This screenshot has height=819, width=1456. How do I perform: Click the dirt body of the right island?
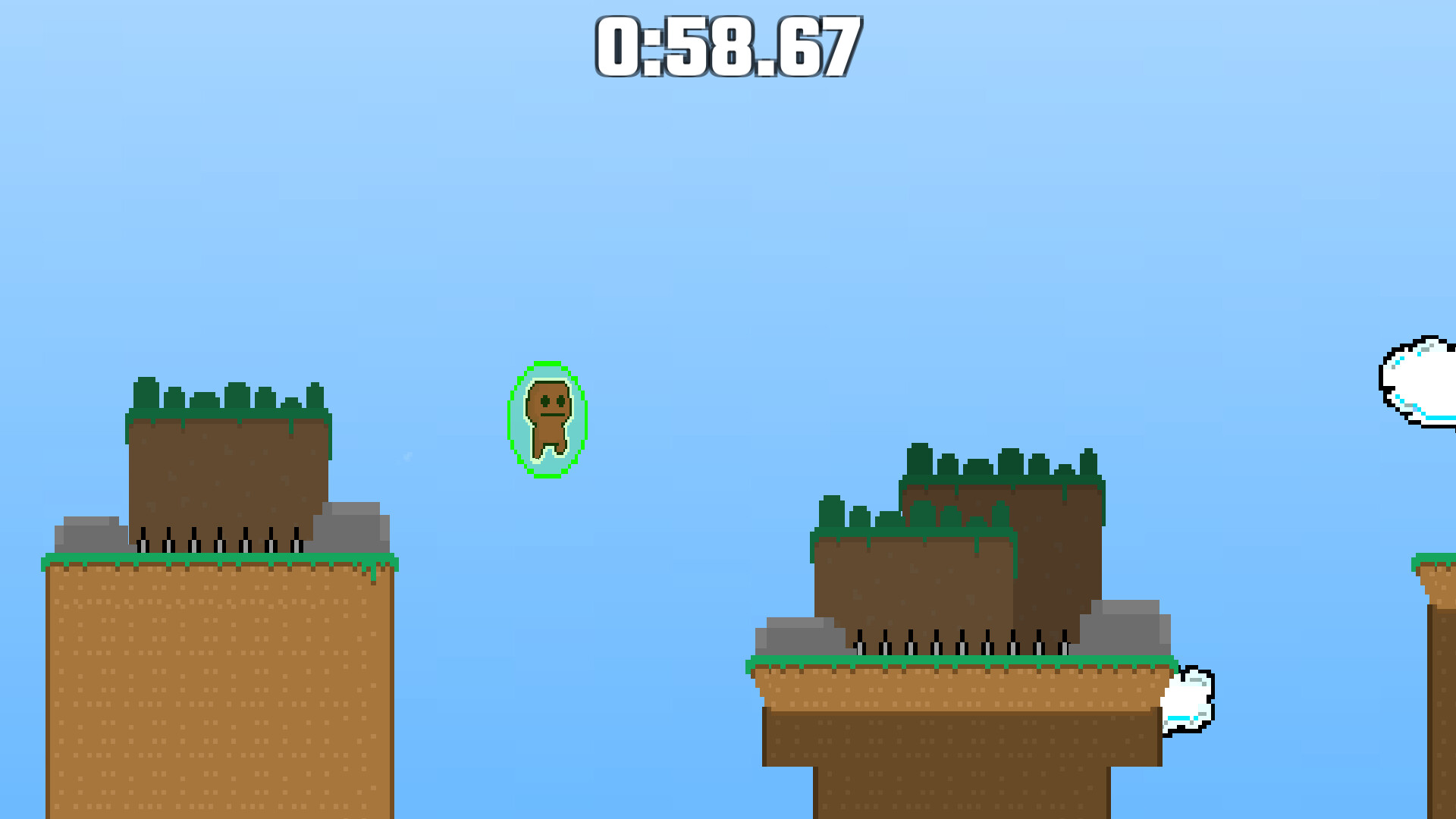[x=910, y=591]
